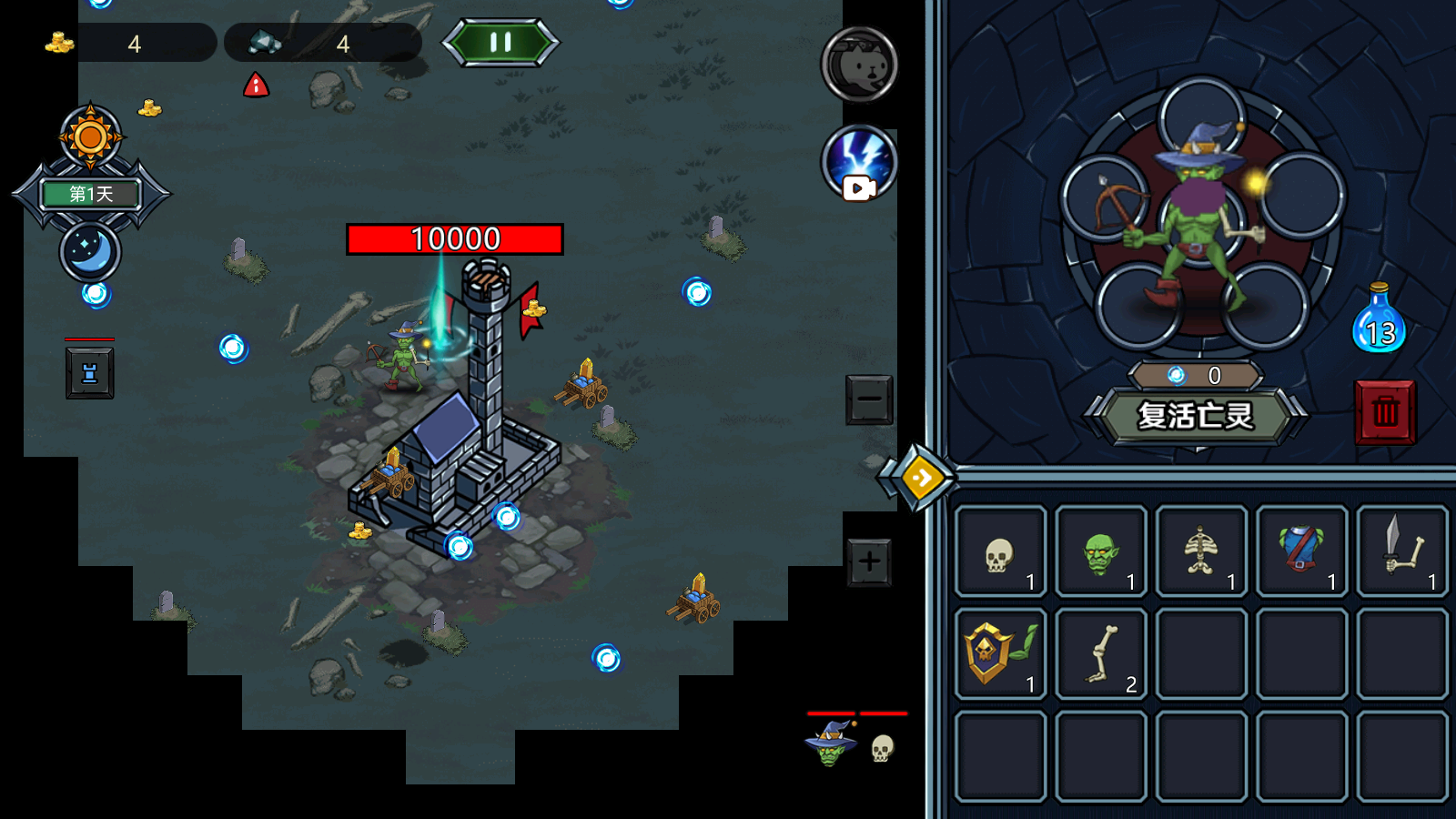Image resolution: width=1456 pixels, height=819 pixels.
Task: Choose the blue armor torso slot
Action: [x=1301, y=551]
